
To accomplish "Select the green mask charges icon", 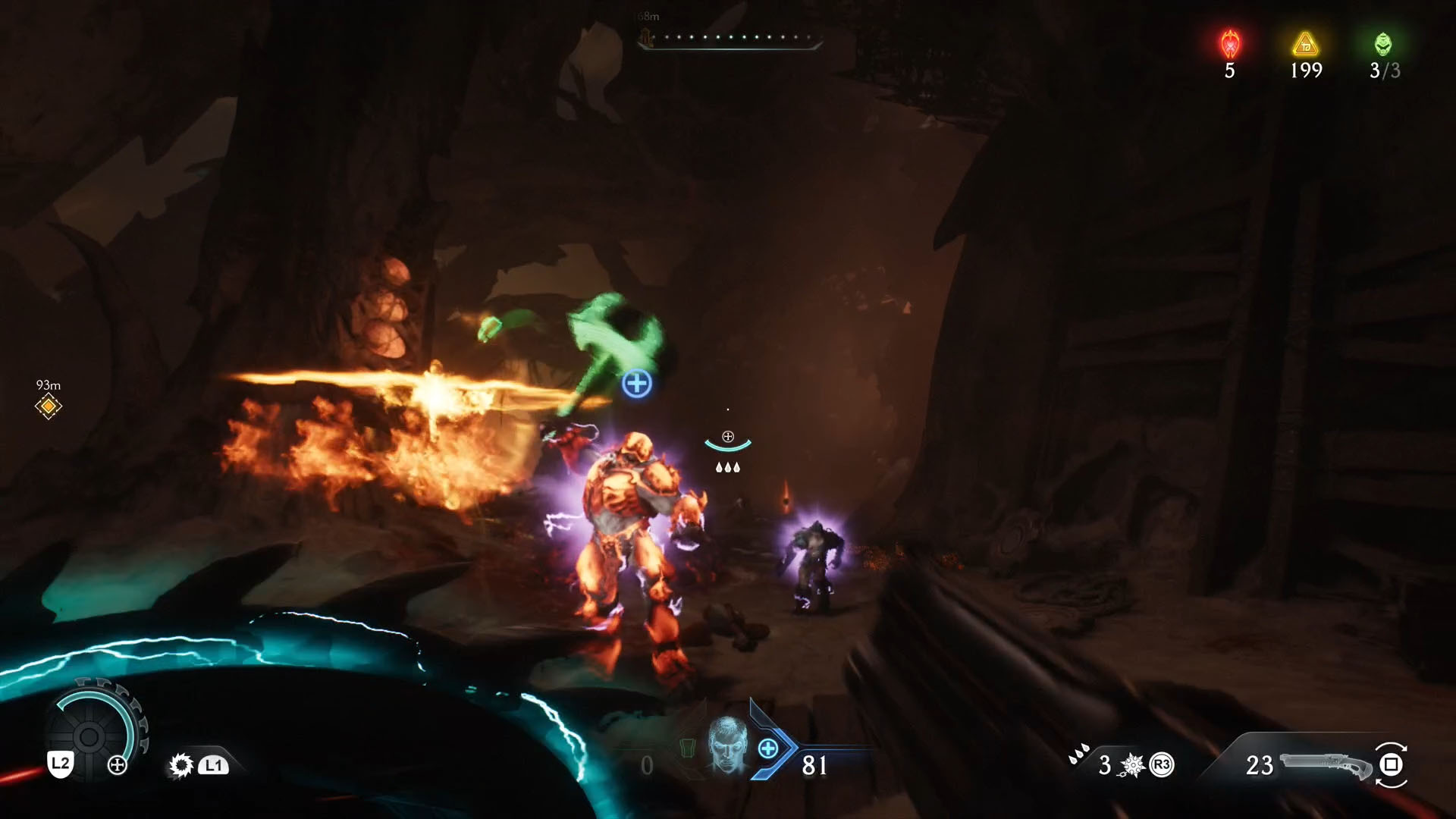I will tap(1382, 42).
